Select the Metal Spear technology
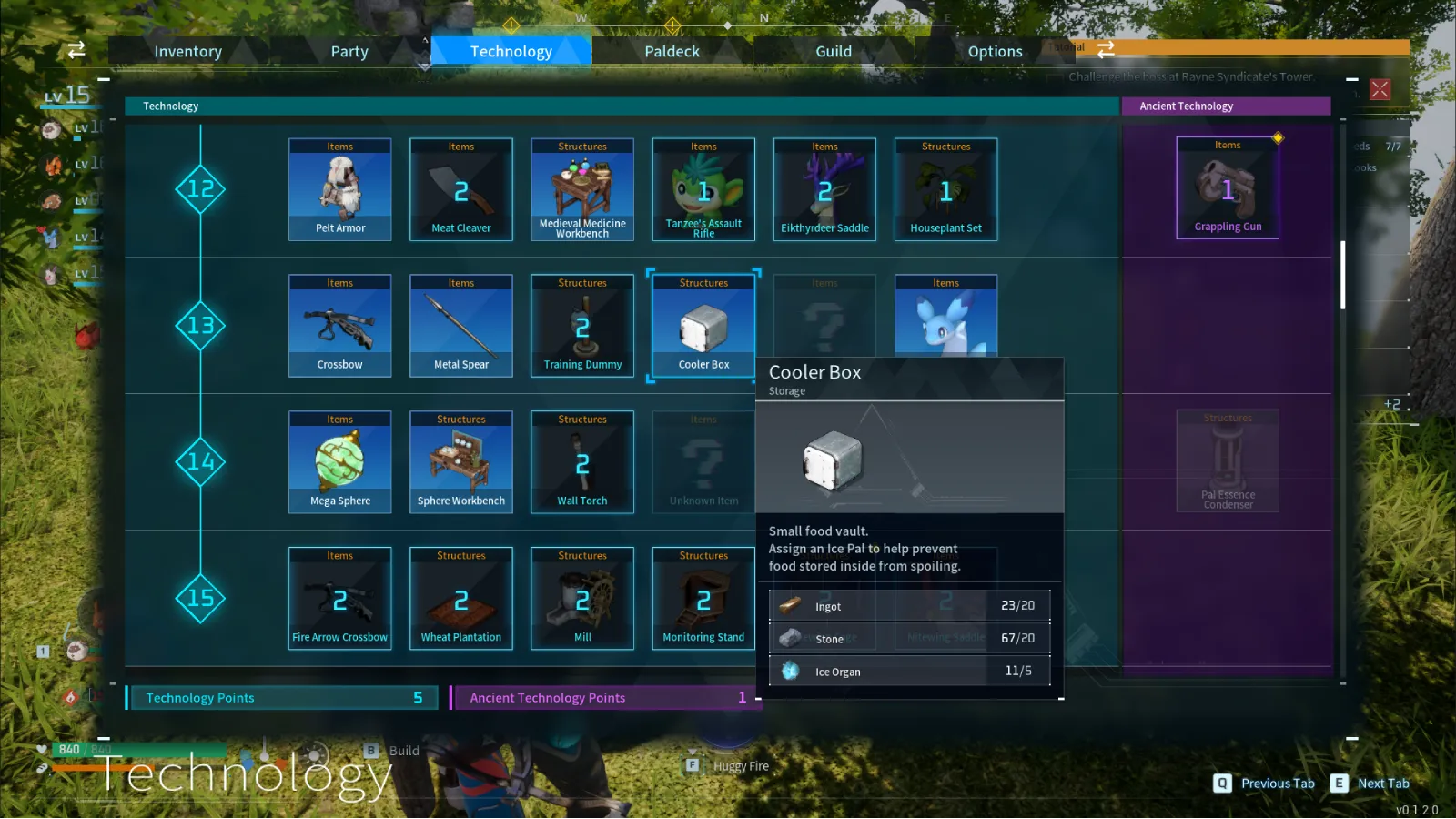 [x=461, y=326]
